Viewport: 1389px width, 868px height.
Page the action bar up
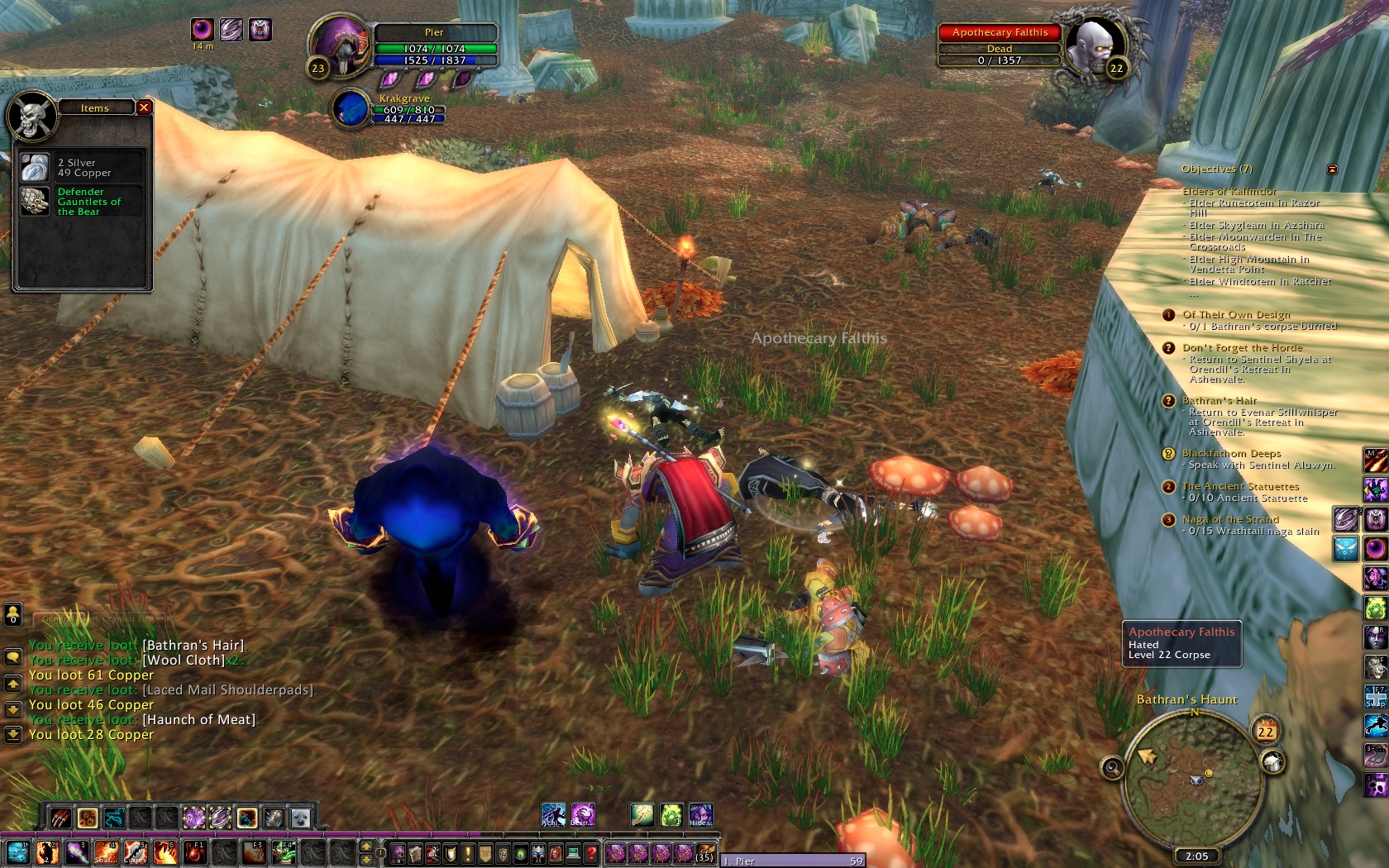click(x=366, y=845)
